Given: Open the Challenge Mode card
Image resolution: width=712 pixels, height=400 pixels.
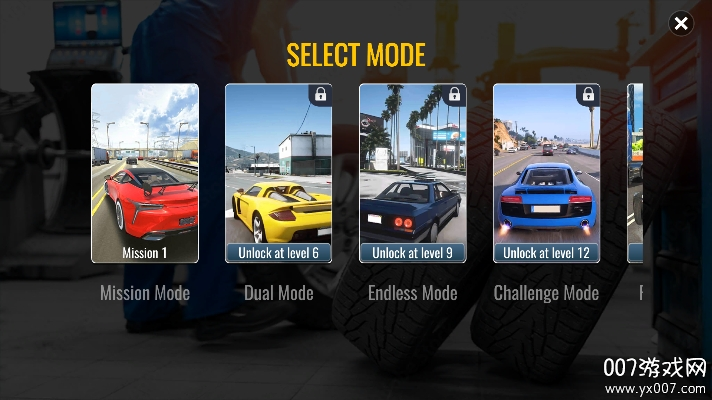Looking at the screenshot, I should (x=546, y=173).
